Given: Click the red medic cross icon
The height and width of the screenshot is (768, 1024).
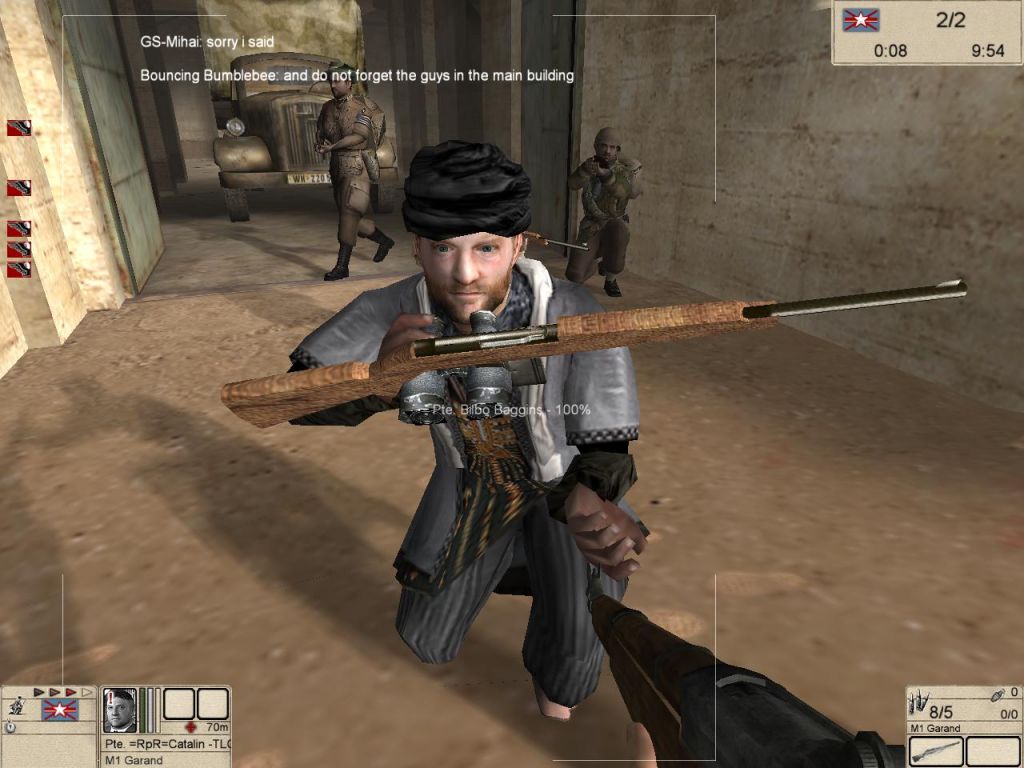Looking at the screenshot, I should click(x=189, y=727).
